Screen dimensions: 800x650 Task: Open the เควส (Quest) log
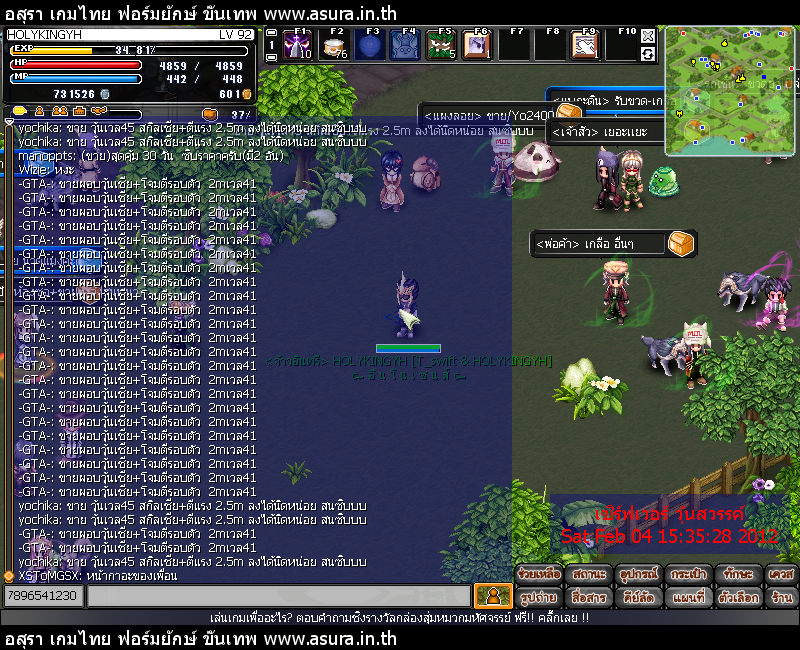point(782,575)
